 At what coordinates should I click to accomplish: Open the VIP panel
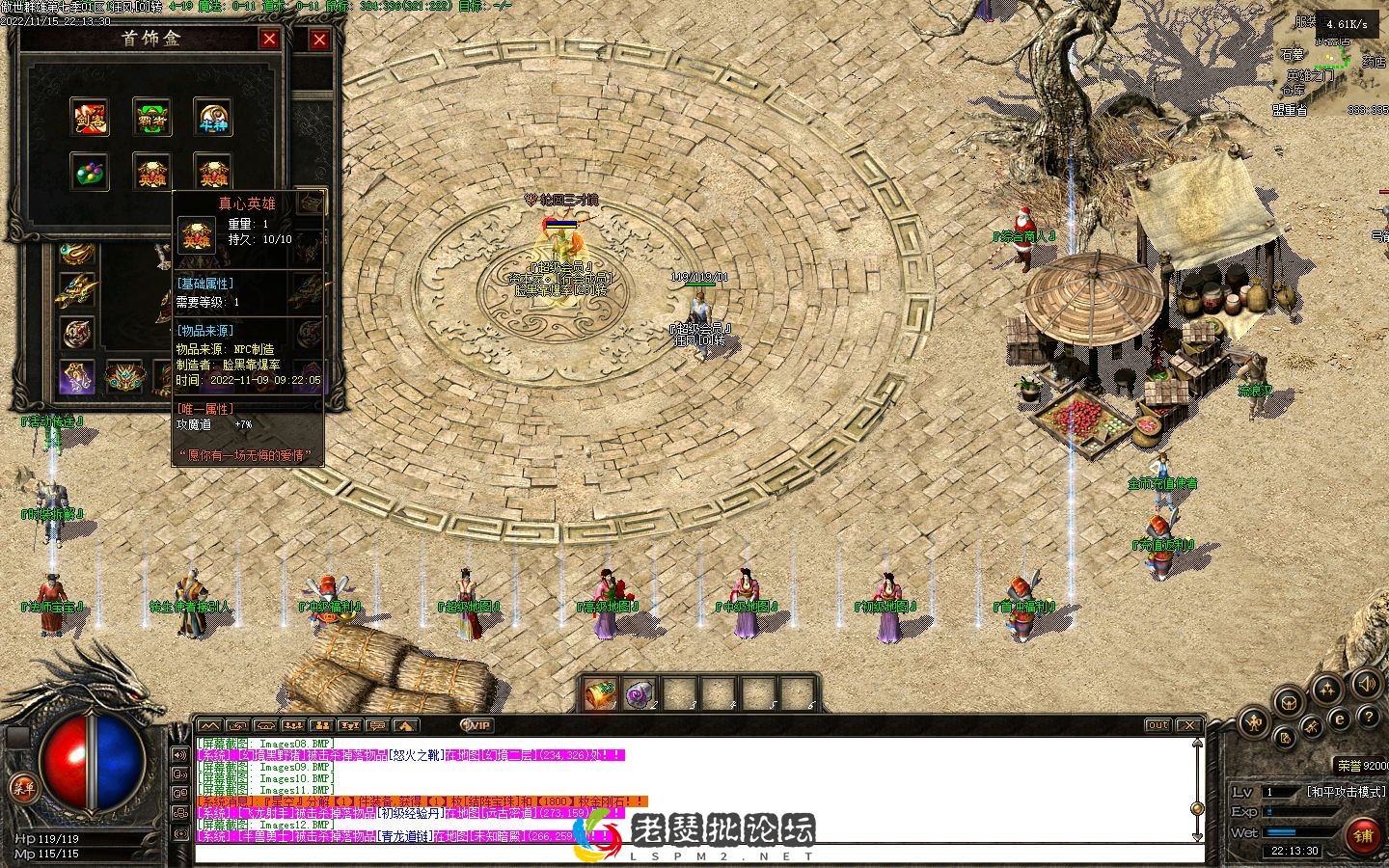477,725
